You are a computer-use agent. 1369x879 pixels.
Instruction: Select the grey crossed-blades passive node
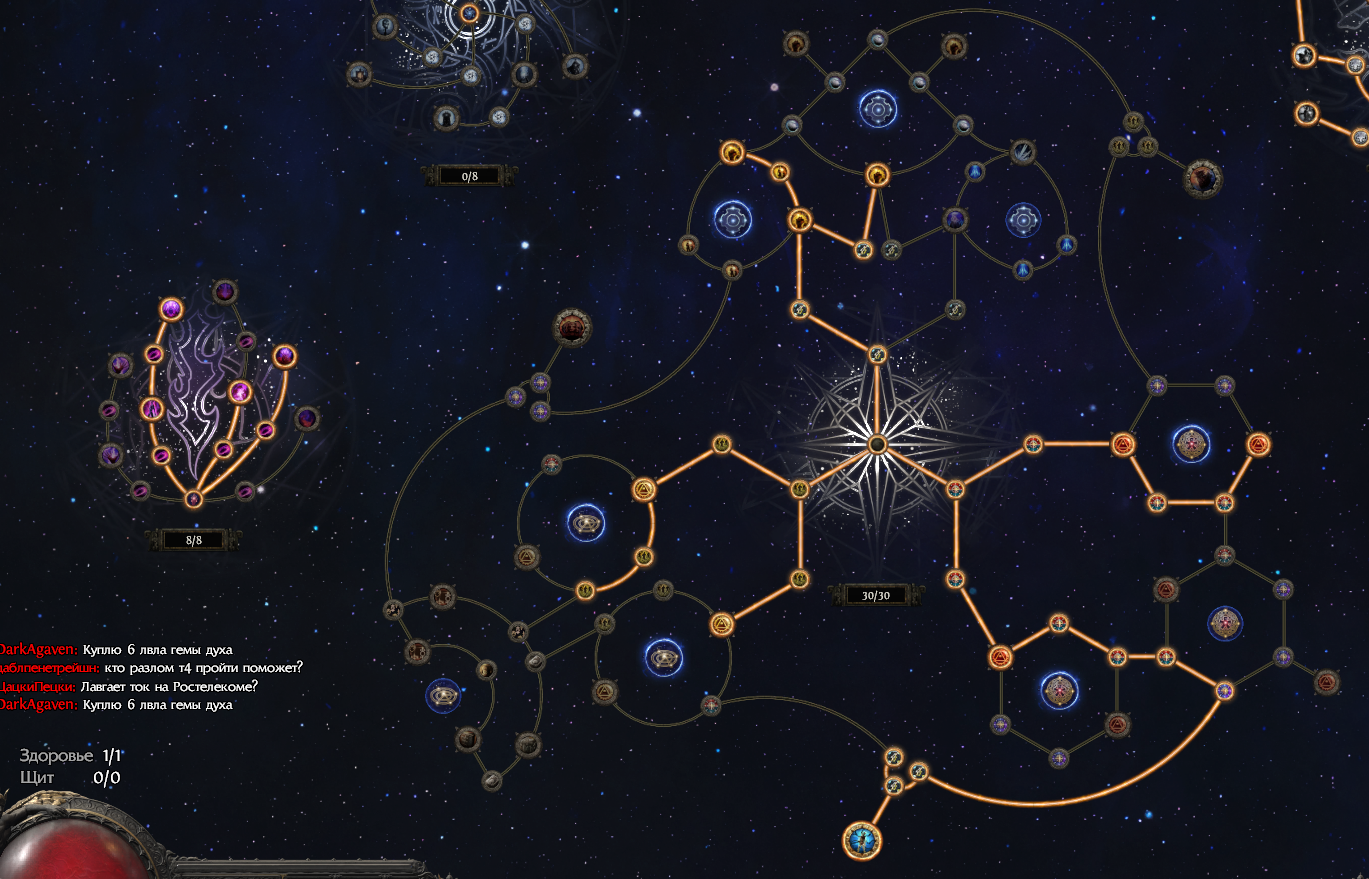click(x=1023, y=152)
